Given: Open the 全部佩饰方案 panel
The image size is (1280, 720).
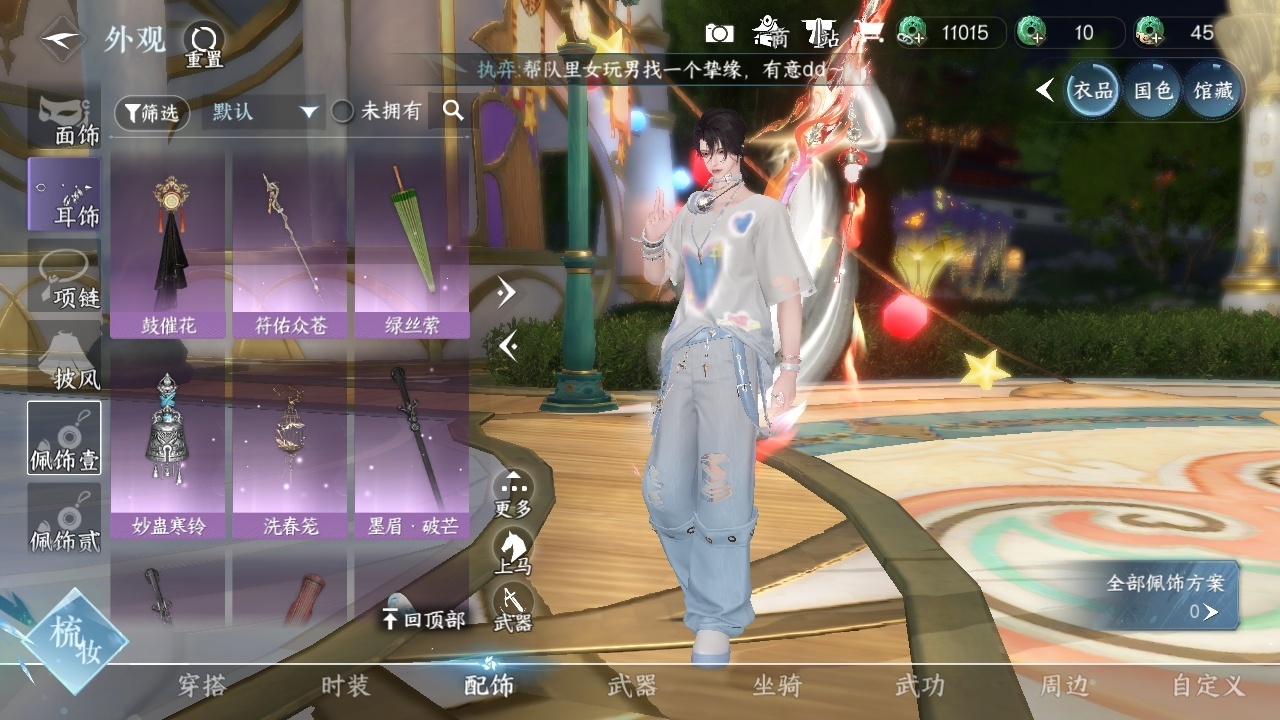Looking at the screenshot, I should point(1166,597).
